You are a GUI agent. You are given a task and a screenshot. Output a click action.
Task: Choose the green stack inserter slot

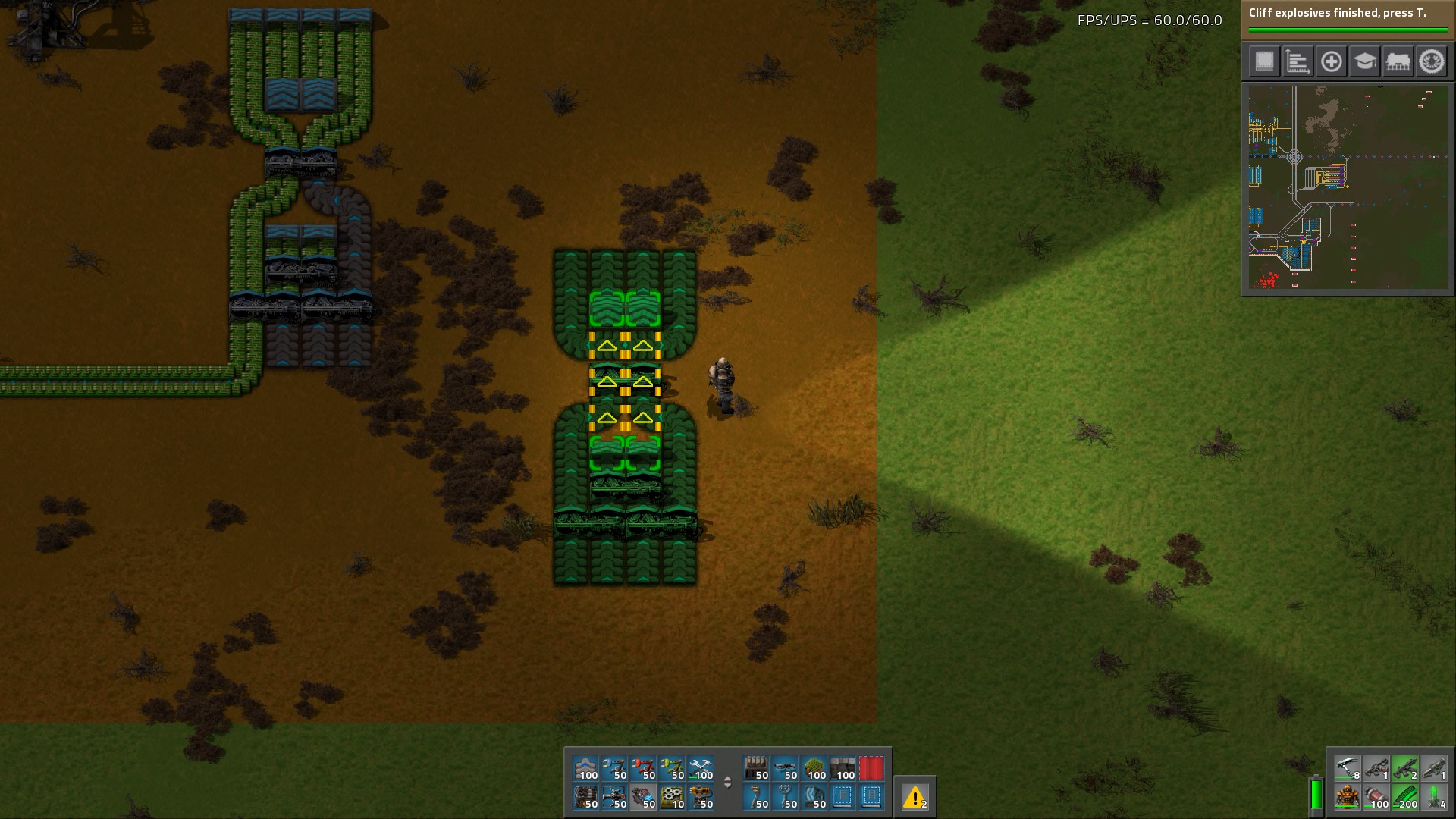click(x=672, y=768)
